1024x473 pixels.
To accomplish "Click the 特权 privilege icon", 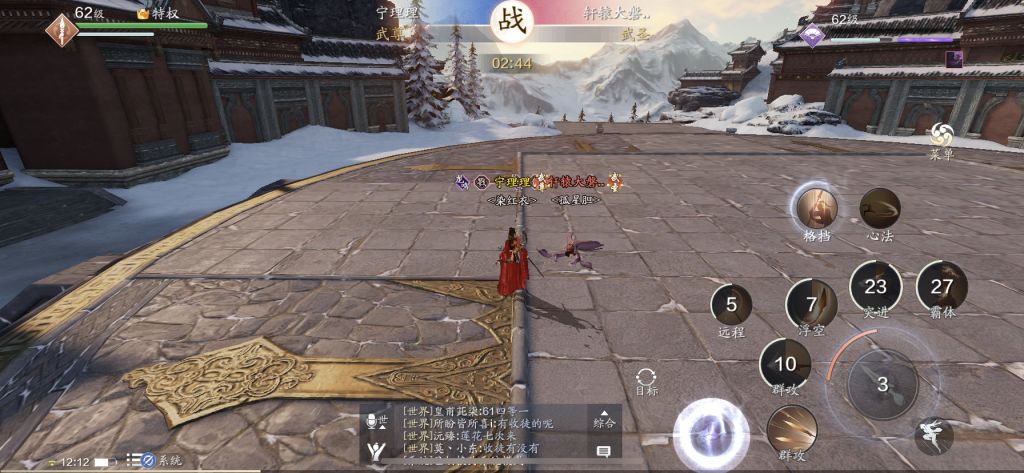I will pos(158,14).
